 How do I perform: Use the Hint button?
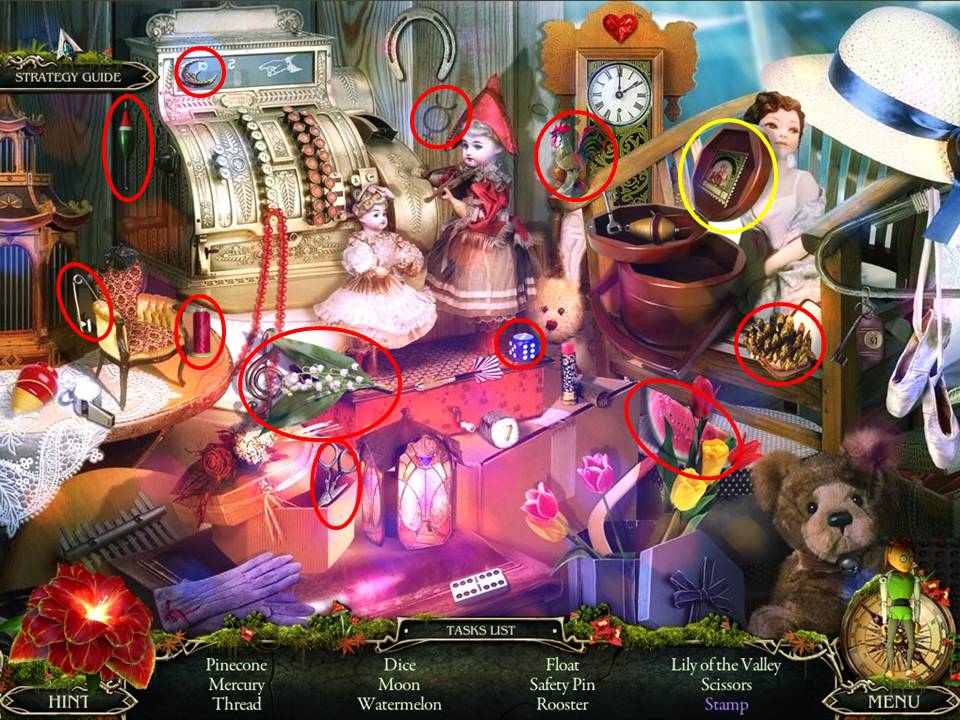click(68, 701)
